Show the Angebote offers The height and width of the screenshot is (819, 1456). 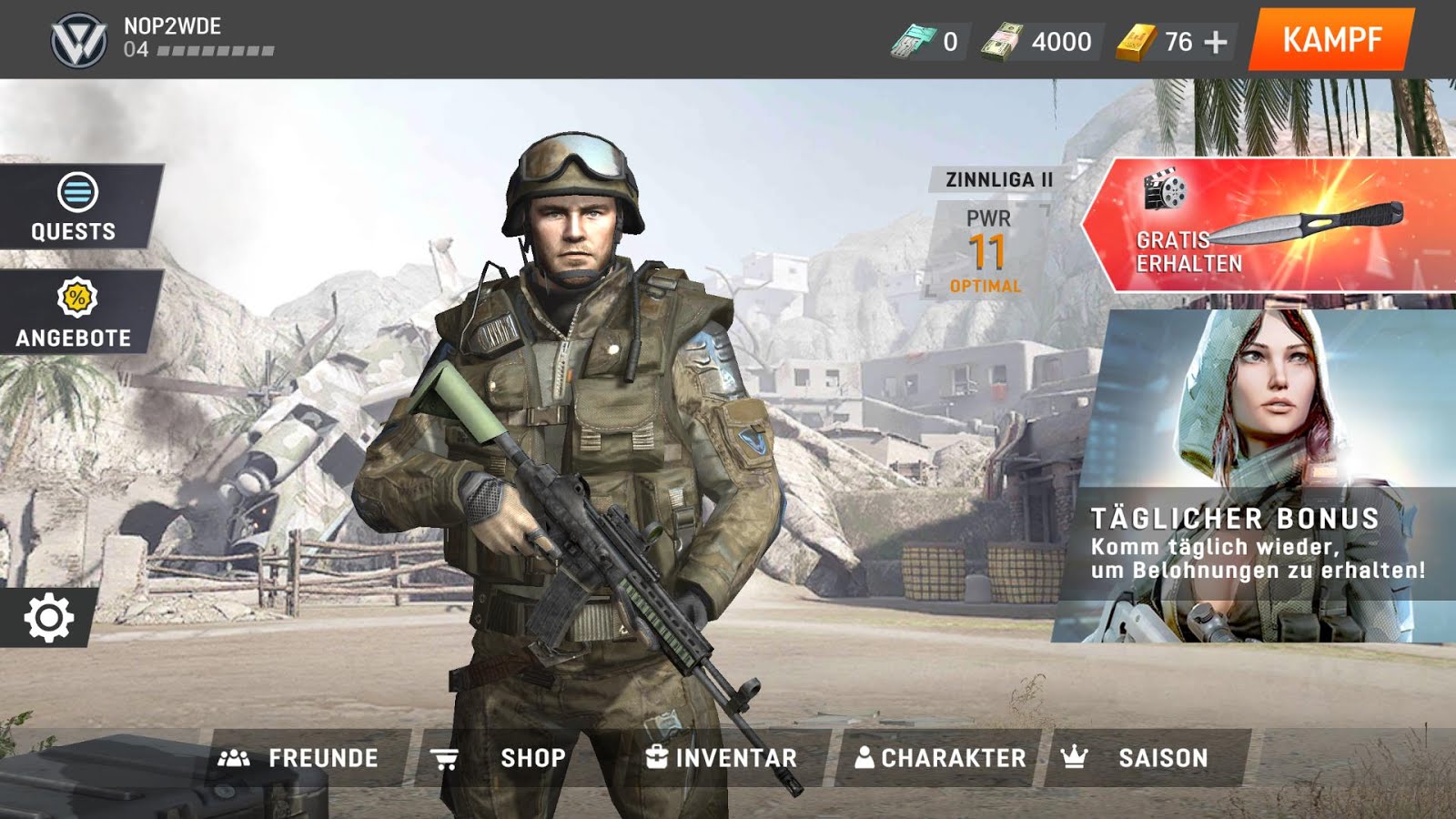(75, 313)
